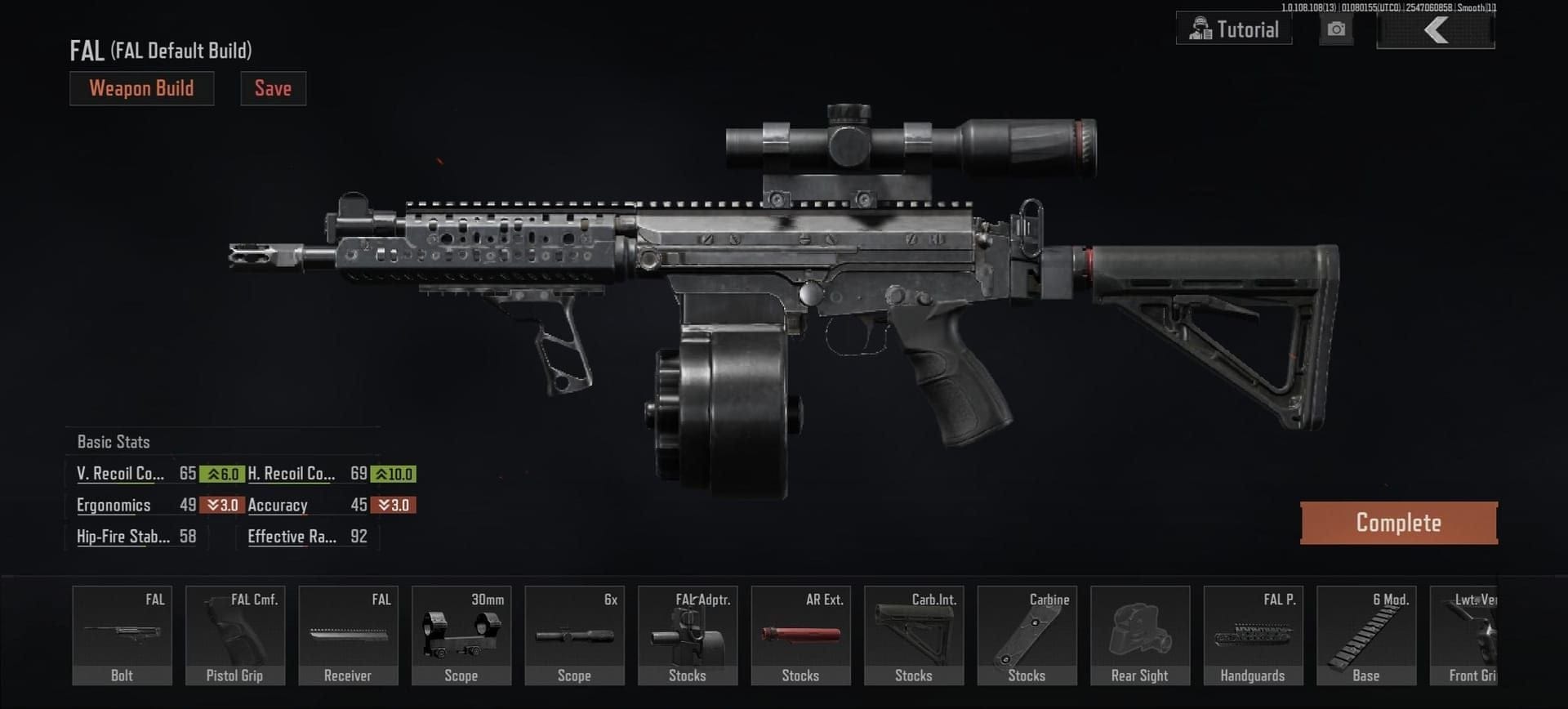Select the AR Ext. Stocks attachment
Screen dimensions: 1568x709
800,636
